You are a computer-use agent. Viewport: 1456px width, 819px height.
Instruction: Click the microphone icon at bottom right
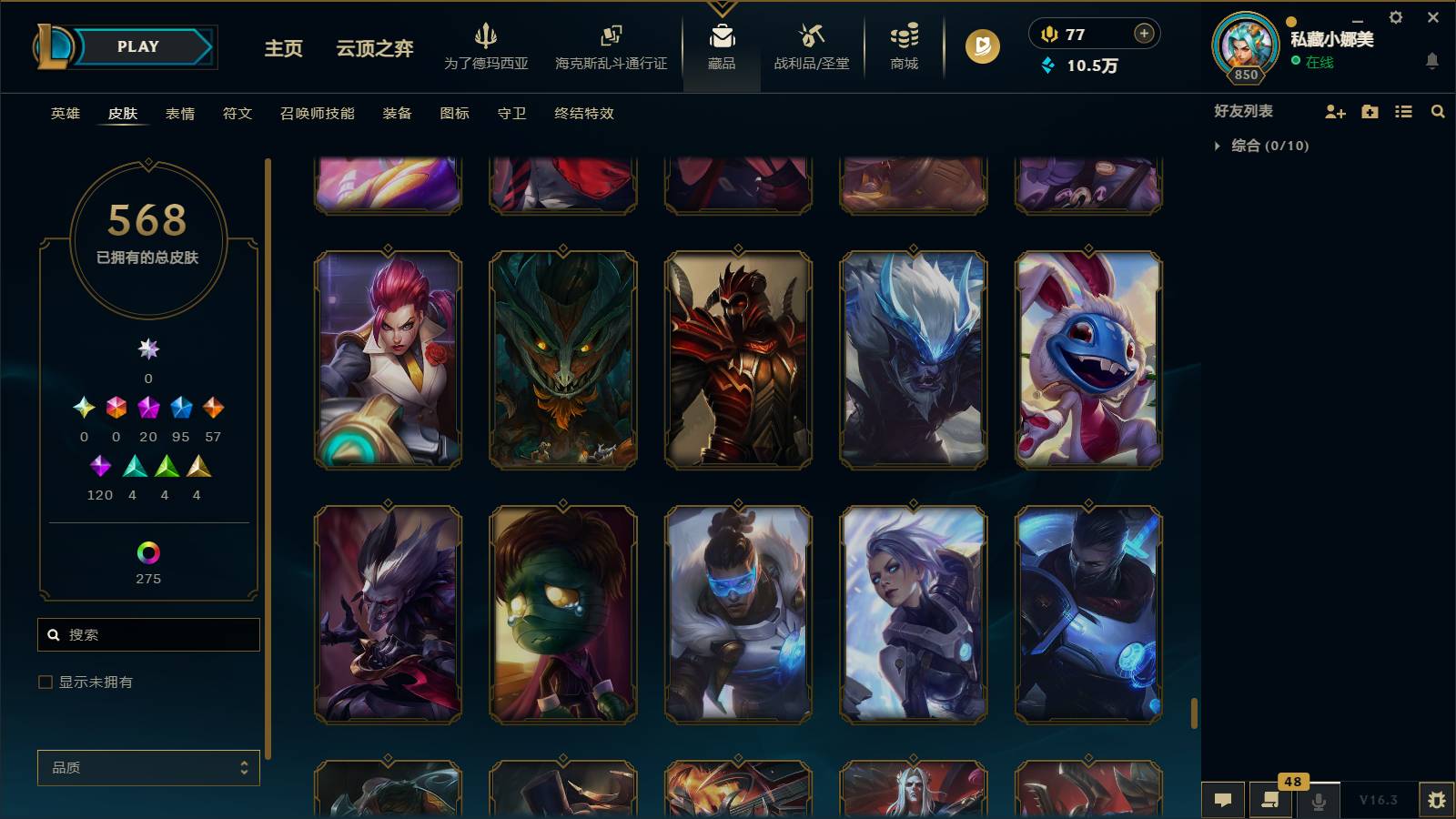coord(1319,801)
